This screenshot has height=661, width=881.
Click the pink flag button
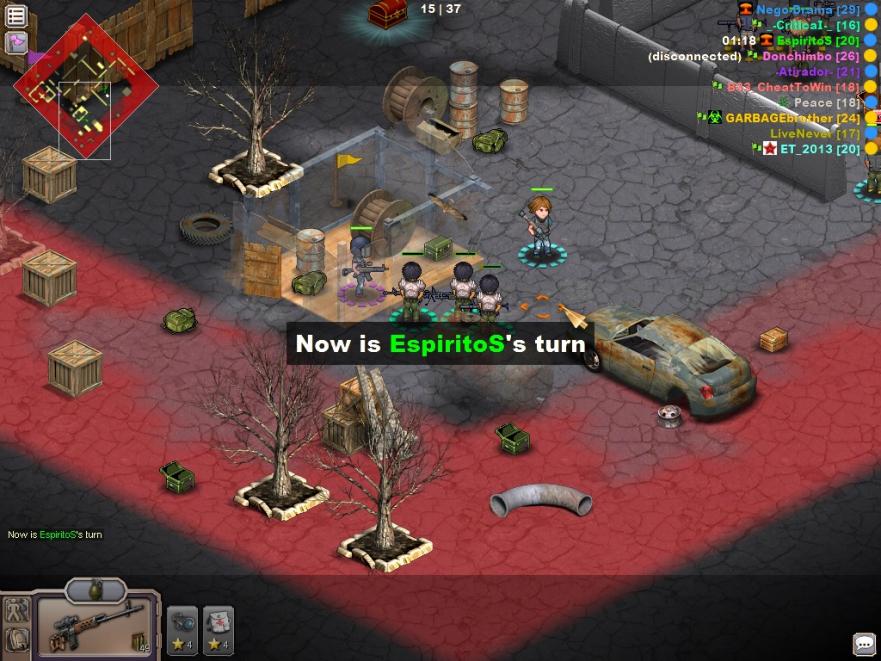(x=16, y=42)
